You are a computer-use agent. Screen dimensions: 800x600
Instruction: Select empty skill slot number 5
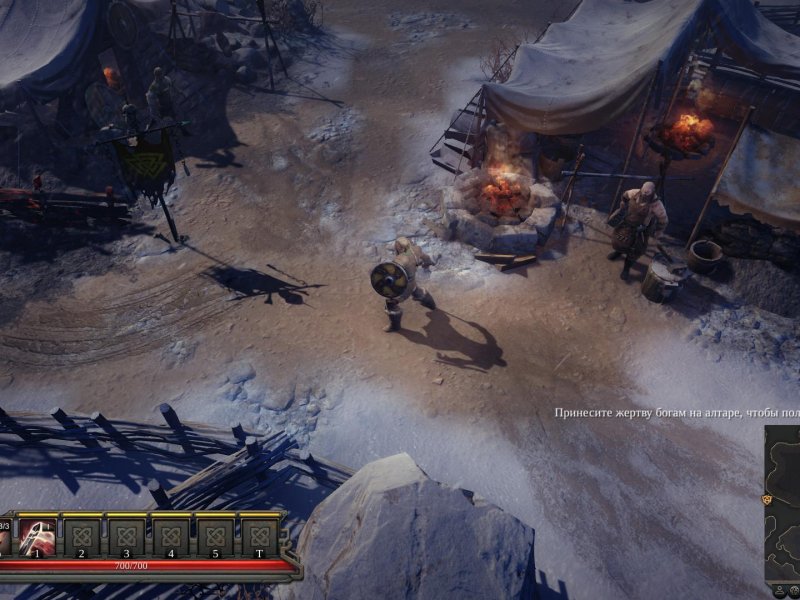tap(214, 535)
